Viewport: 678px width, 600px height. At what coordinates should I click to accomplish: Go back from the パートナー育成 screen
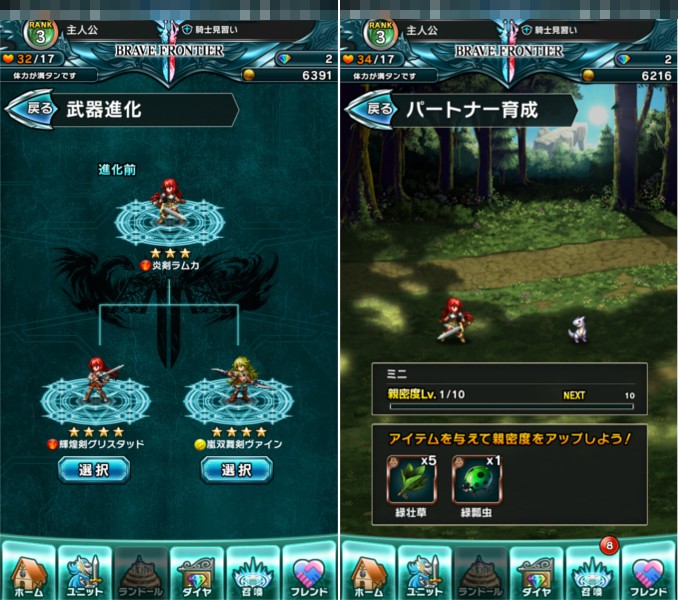(378, 109)
